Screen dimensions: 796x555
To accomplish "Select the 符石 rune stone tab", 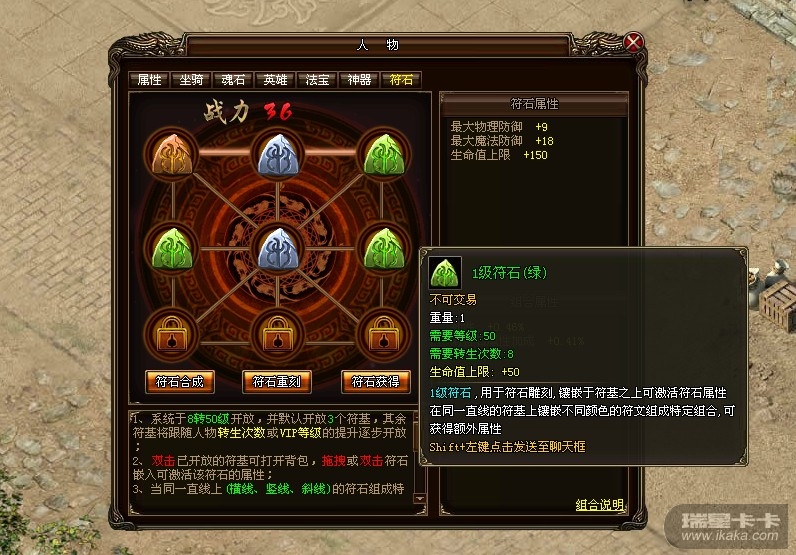I will (x=401, y=80).
